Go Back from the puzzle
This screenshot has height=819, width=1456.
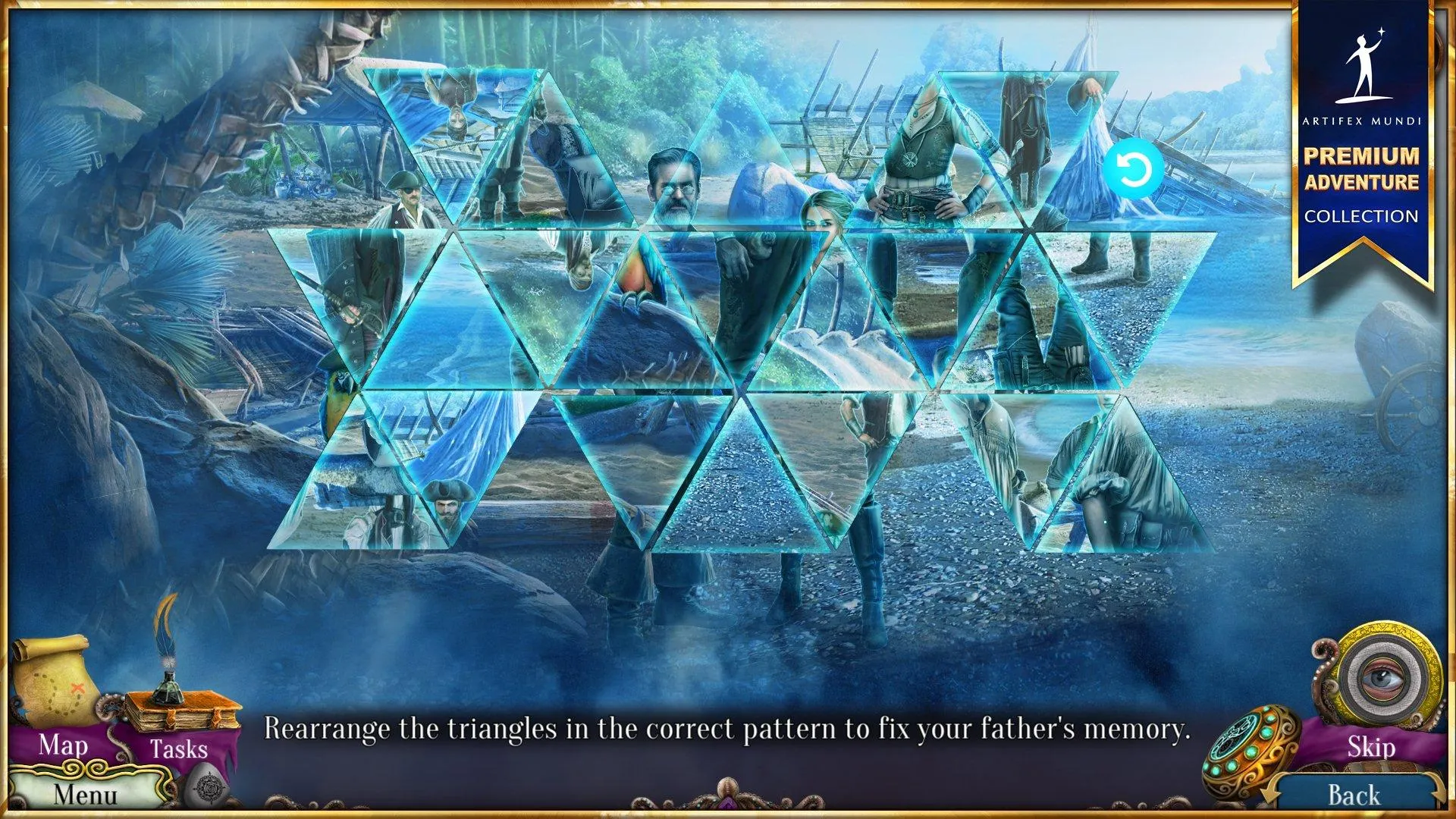pyautogui.click(x=1354, y=795)
